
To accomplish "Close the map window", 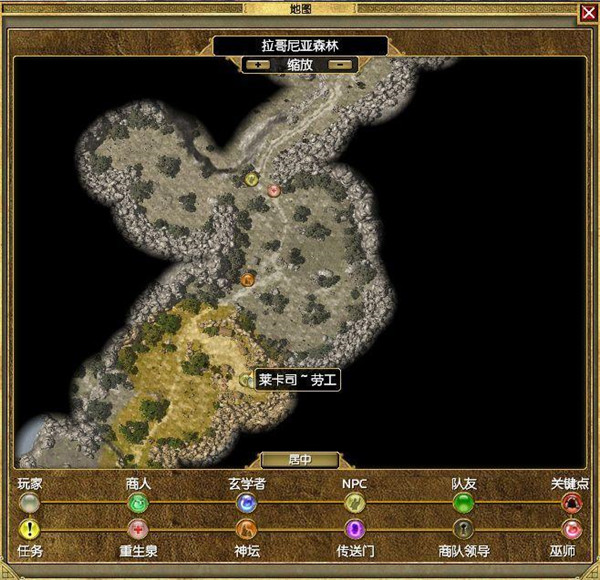I will [x=587, y=12].
